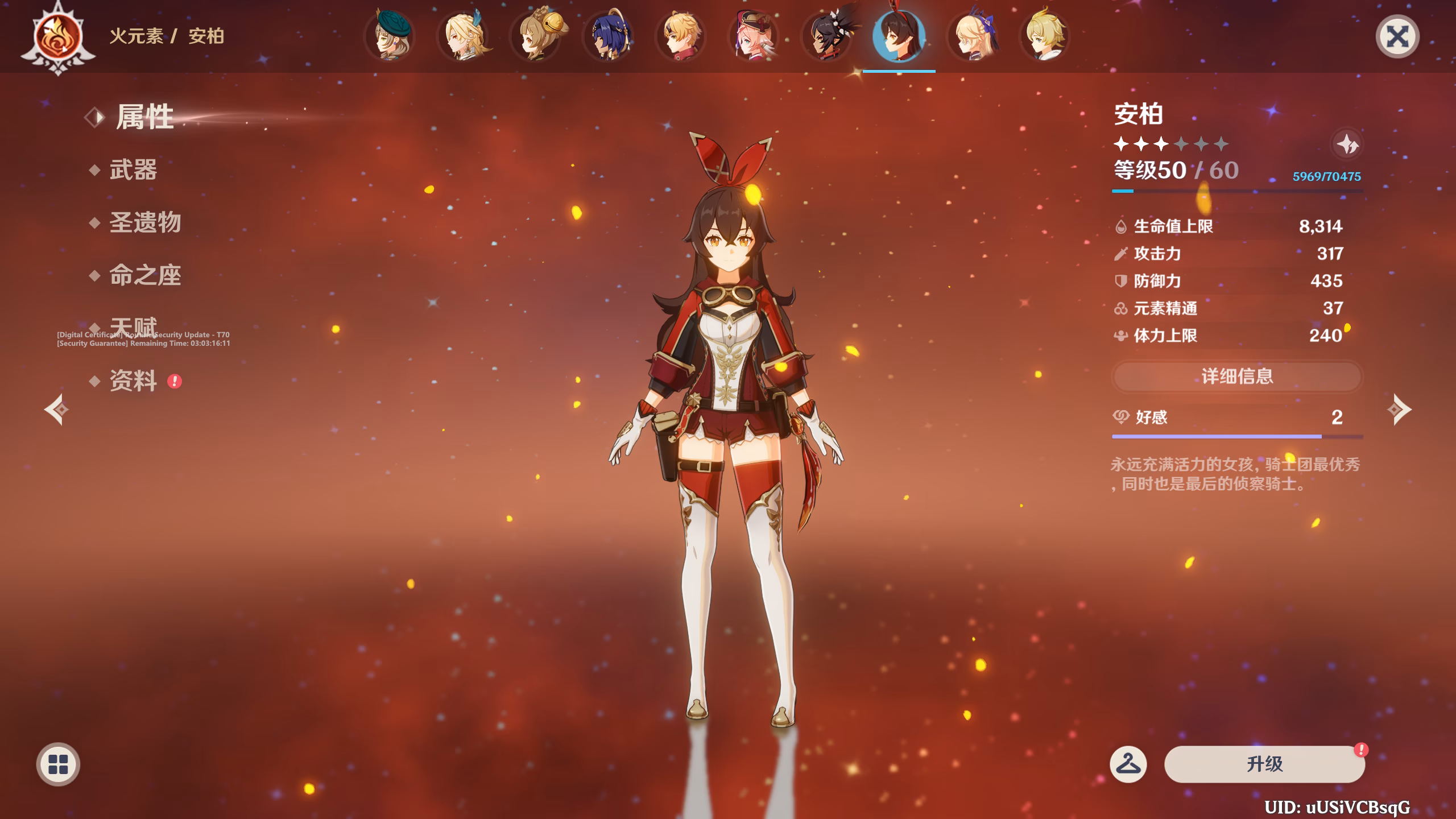Click the sparkle icon beside Amber's stars

[1347, 144]
